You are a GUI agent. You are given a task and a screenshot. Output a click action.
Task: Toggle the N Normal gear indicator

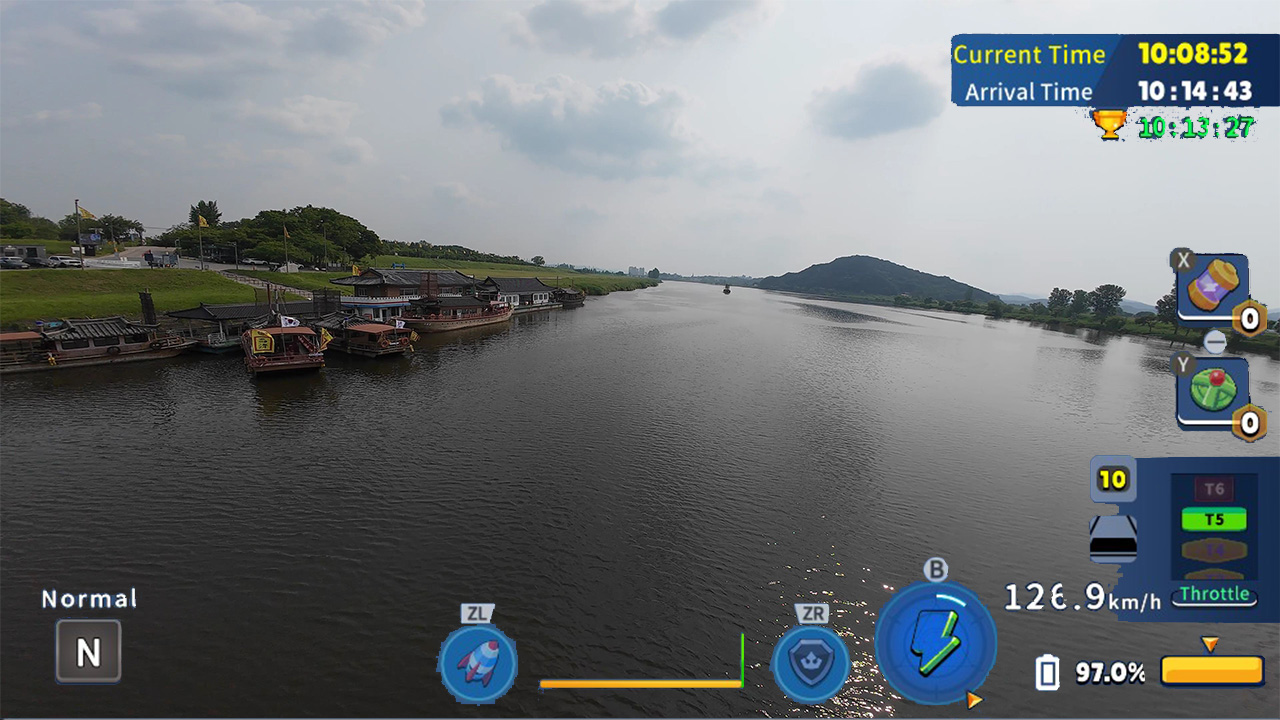(87, 651)
